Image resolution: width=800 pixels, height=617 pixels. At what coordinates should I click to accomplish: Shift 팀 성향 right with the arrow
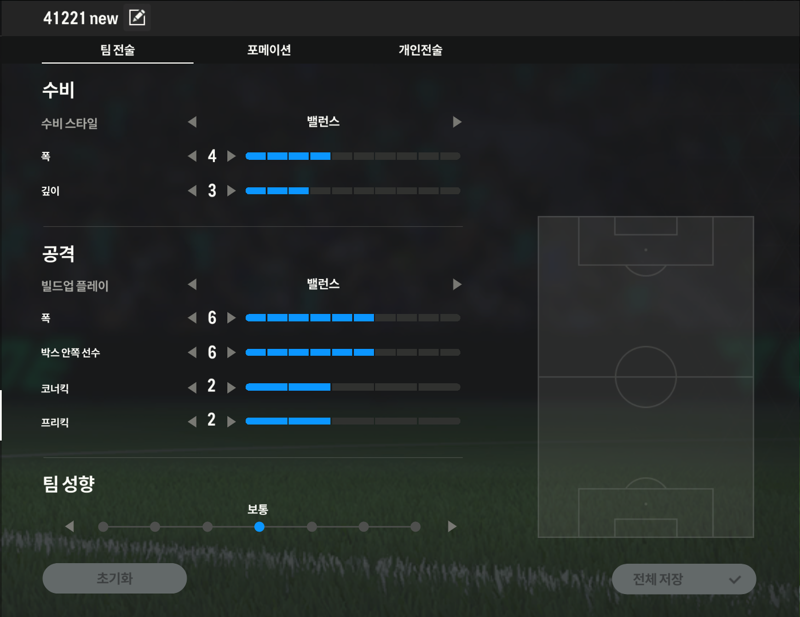452,526
